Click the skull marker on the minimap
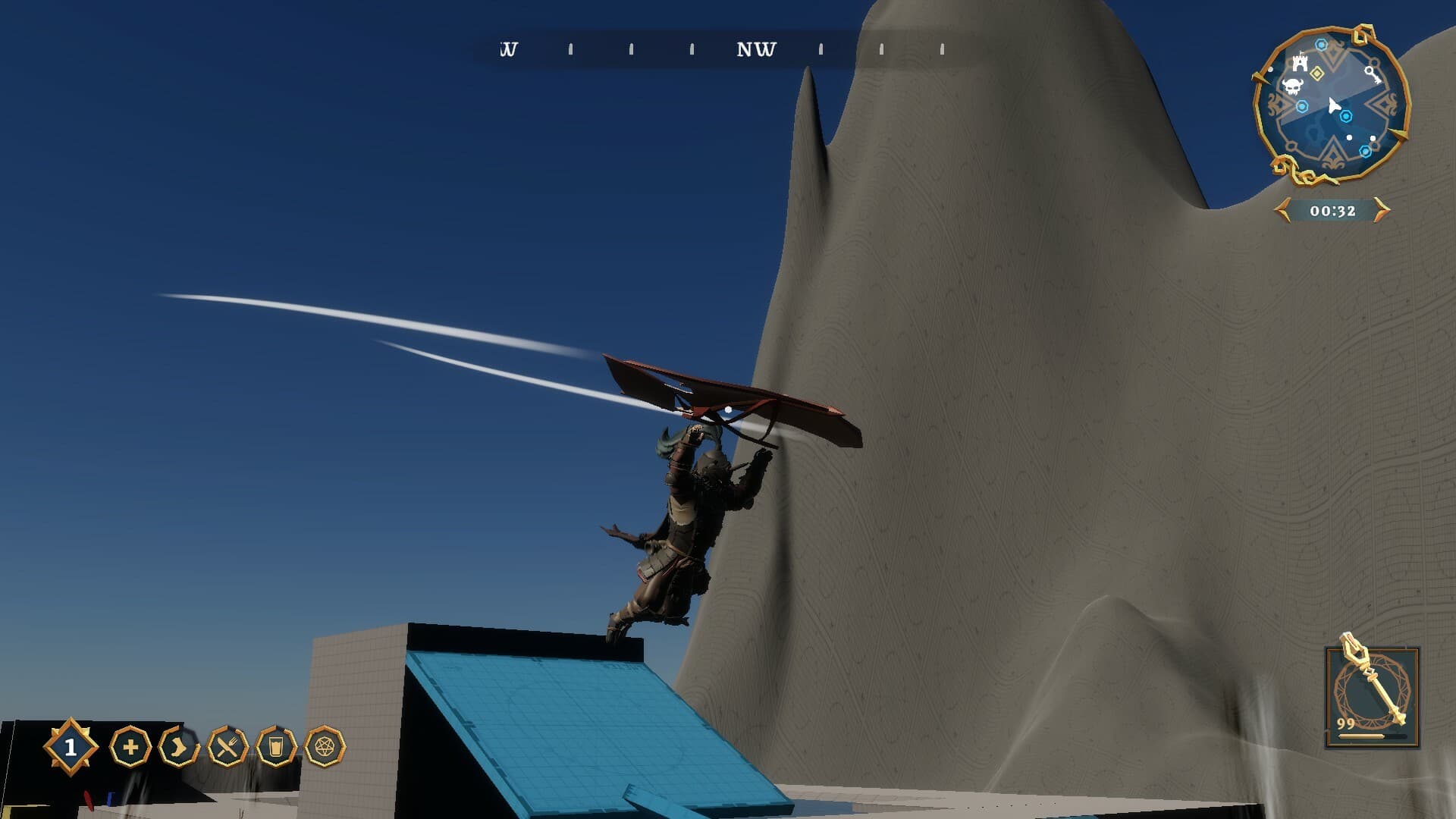Screen dimensions: 1456x819 (x=1291, y=85)
